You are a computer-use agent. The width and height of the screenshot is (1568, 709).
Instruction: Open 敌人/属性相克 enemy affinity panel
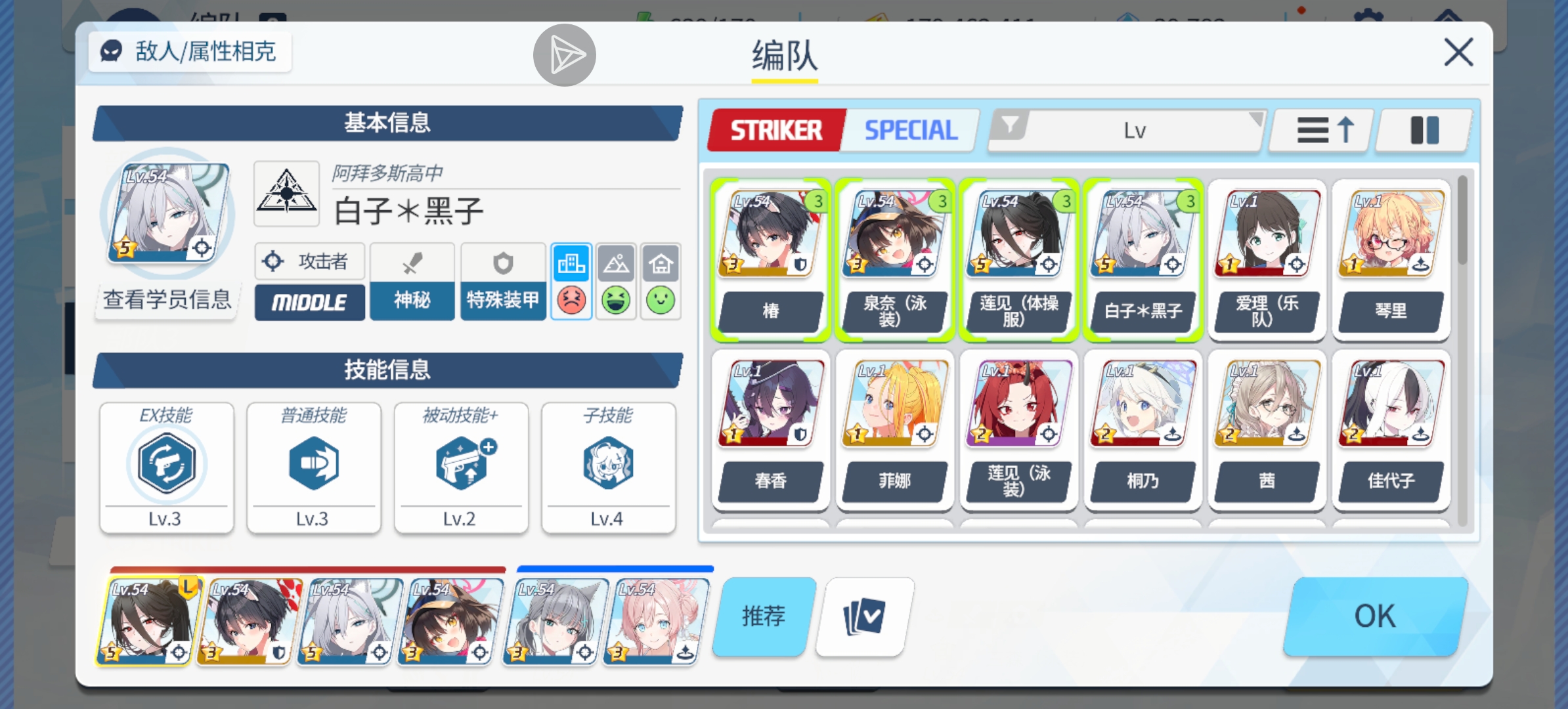[190, 53]
